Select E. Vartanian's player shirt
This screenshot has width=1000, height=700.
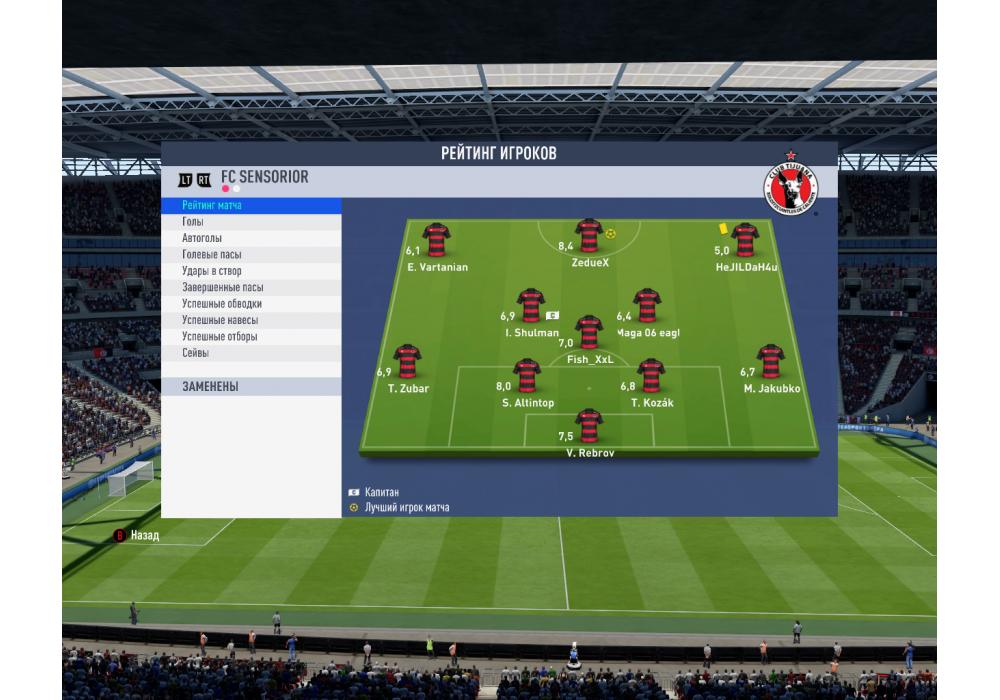436,240
